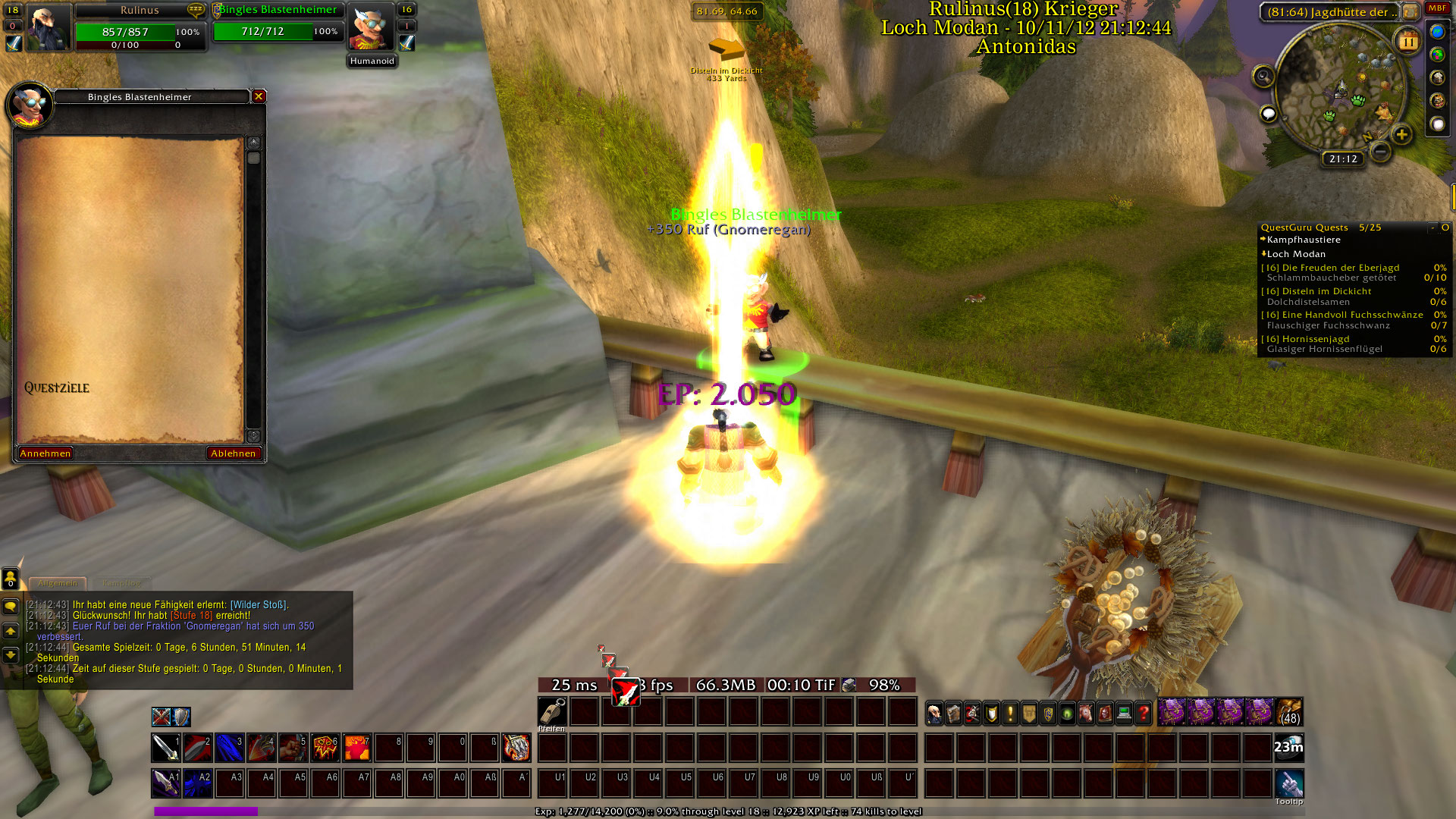Use the sword ability in slot 1
The height and width of the screenshot is (819, 1456).
165,748
